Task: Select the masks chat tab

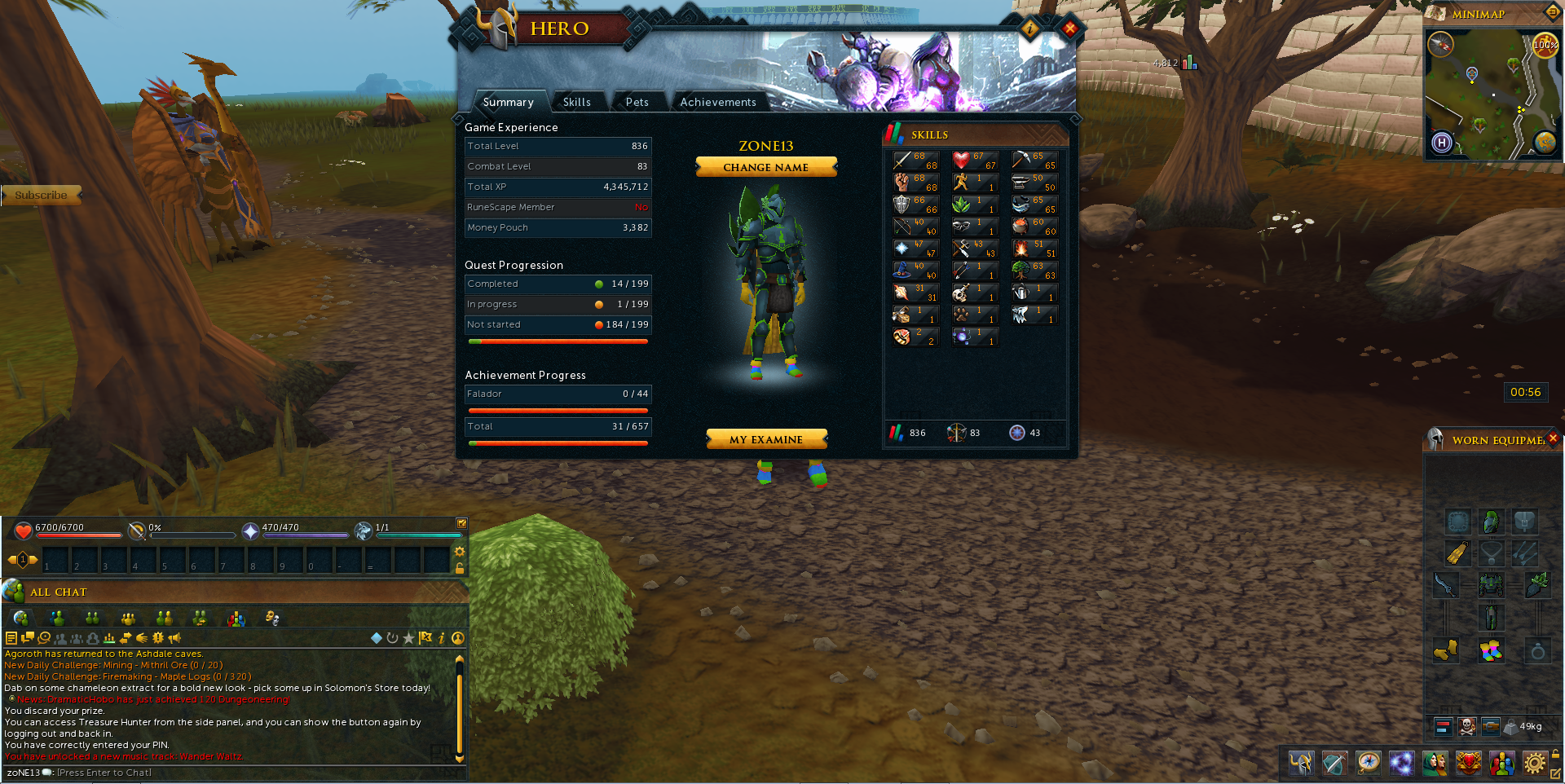Action: coord(272,619)
